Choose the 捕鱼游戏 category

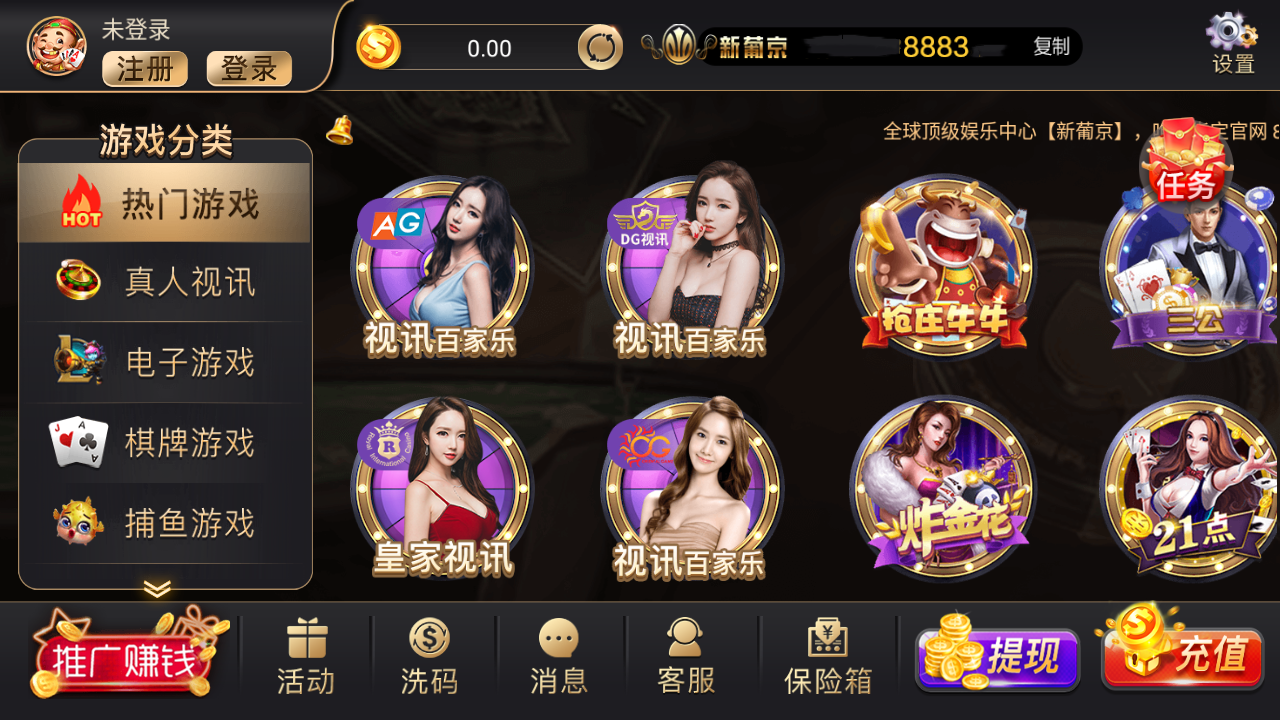click(x=166, y=522)
